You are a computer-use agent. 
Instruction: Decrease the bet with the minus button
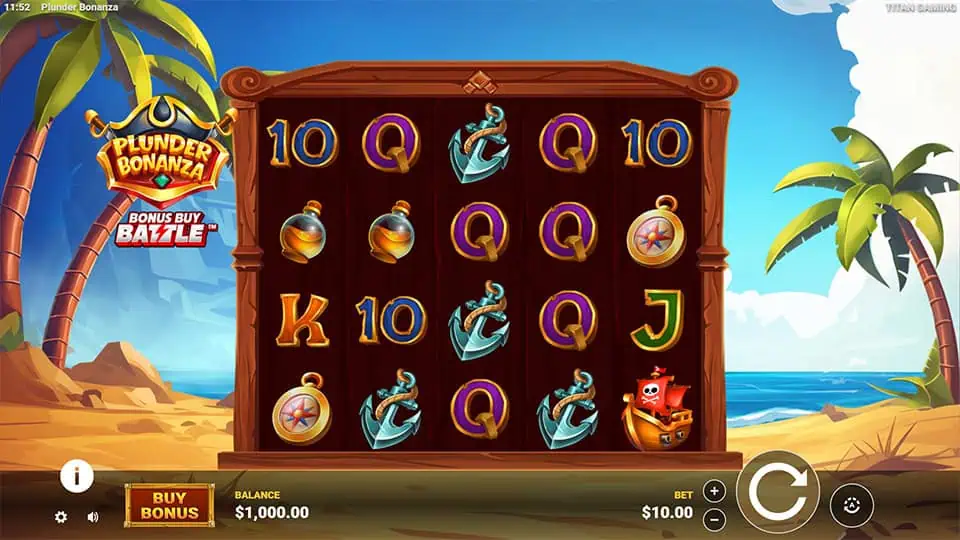click(713, 519)
